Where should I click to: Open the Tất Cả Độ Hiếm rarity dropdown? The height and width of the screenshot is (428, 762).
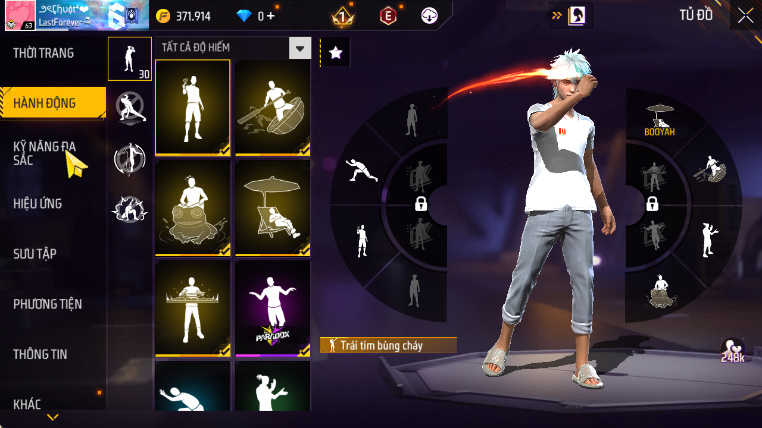click(299, 48)
